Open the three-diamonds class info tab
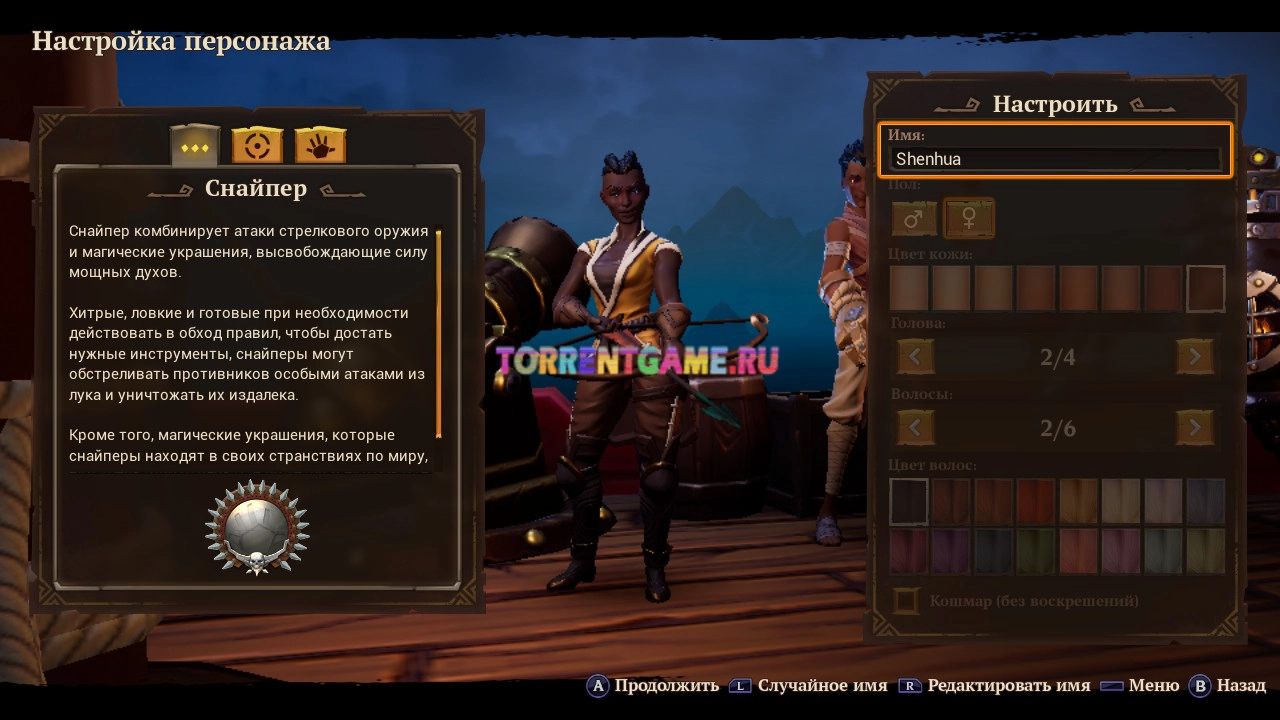Image resolution: width=1280 pixels, height=720 pixels. [195, 146]
